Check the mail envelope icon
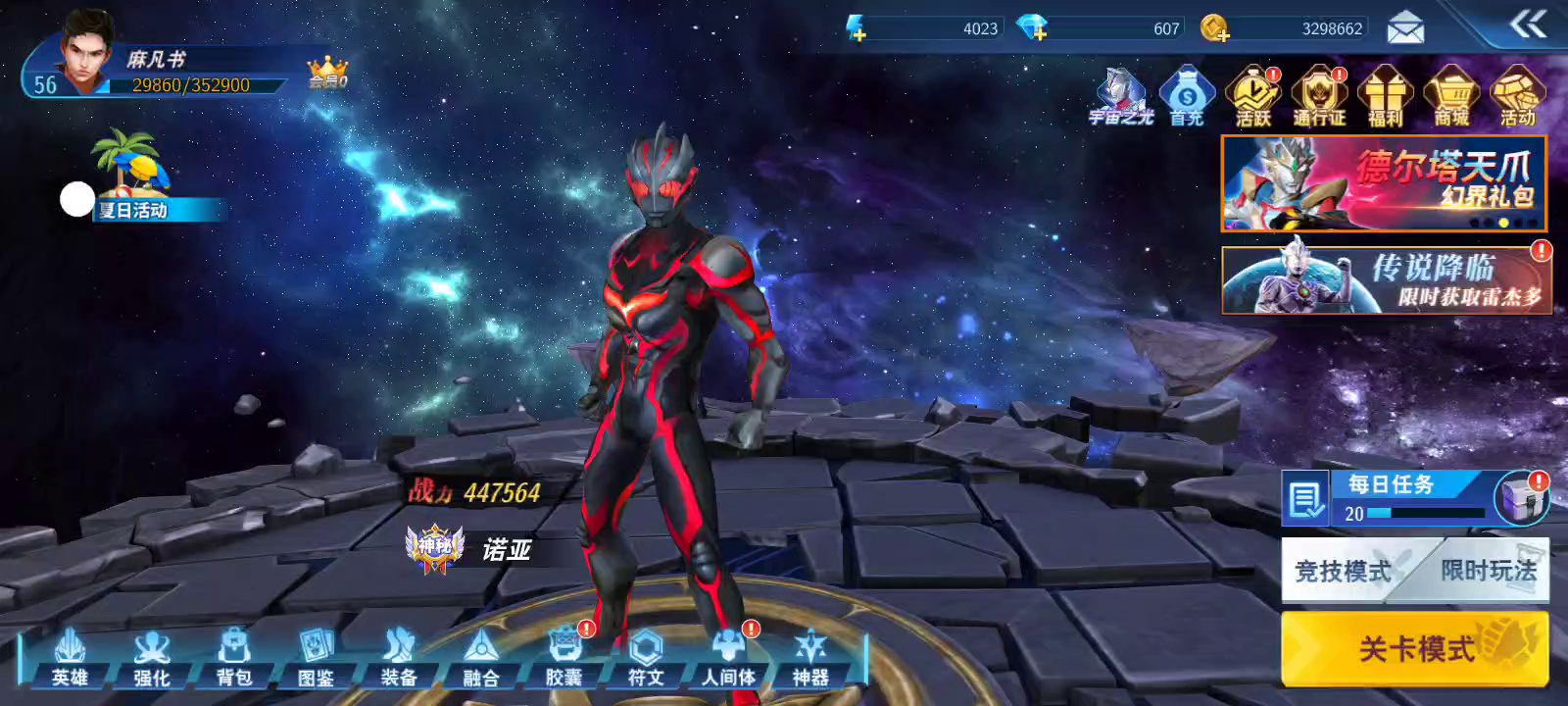1568x706 pixels. coord(1405,28)
